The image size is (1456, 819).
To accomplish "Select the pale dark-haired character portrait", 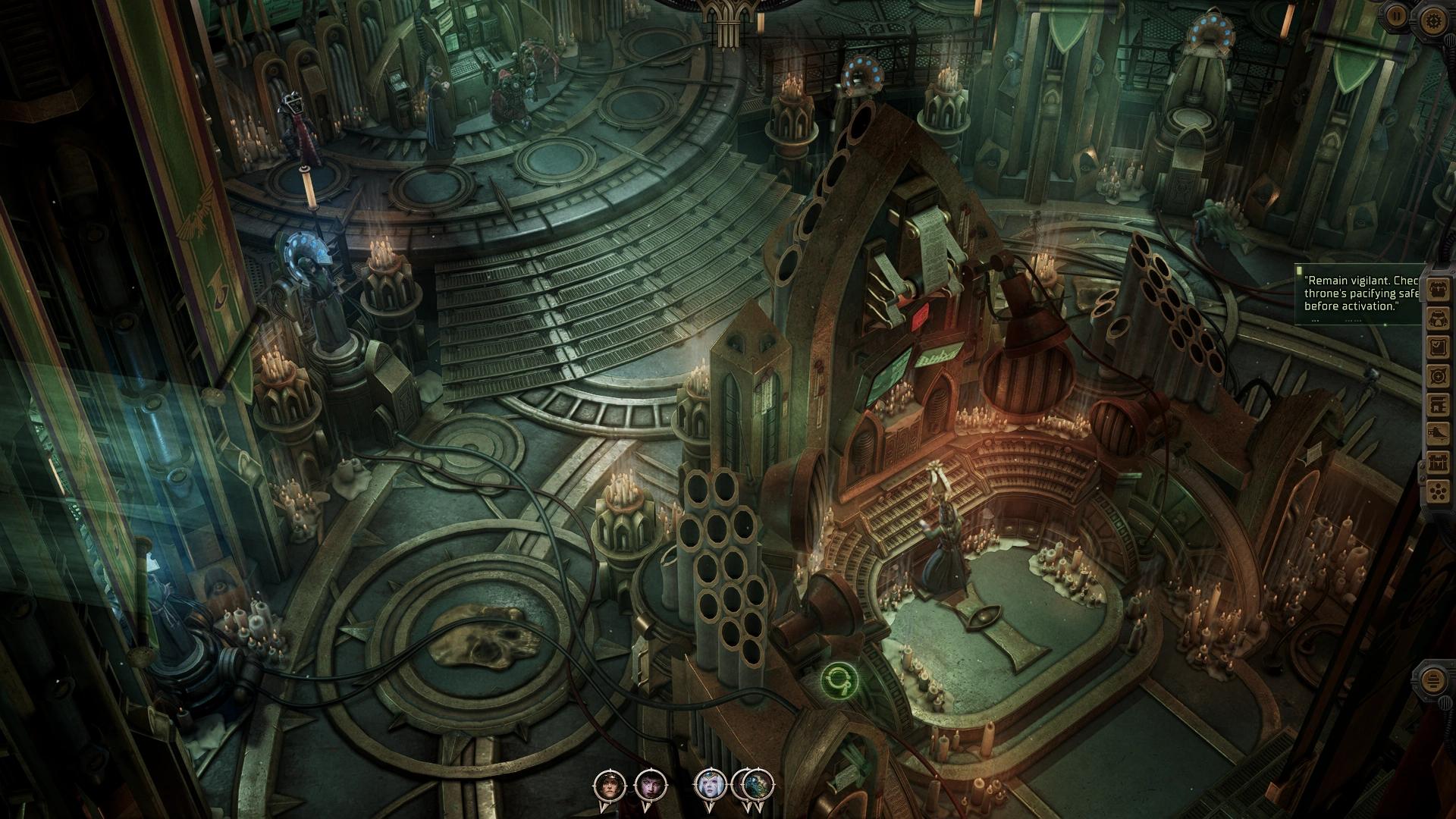I will (x=650, y=783).
